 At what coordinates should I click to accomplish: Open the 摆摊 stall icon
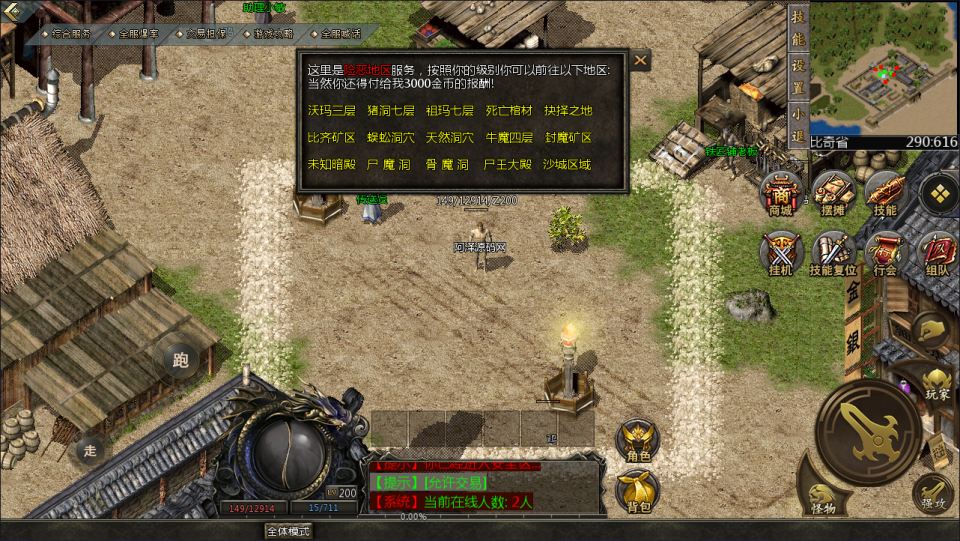point(832,193)
